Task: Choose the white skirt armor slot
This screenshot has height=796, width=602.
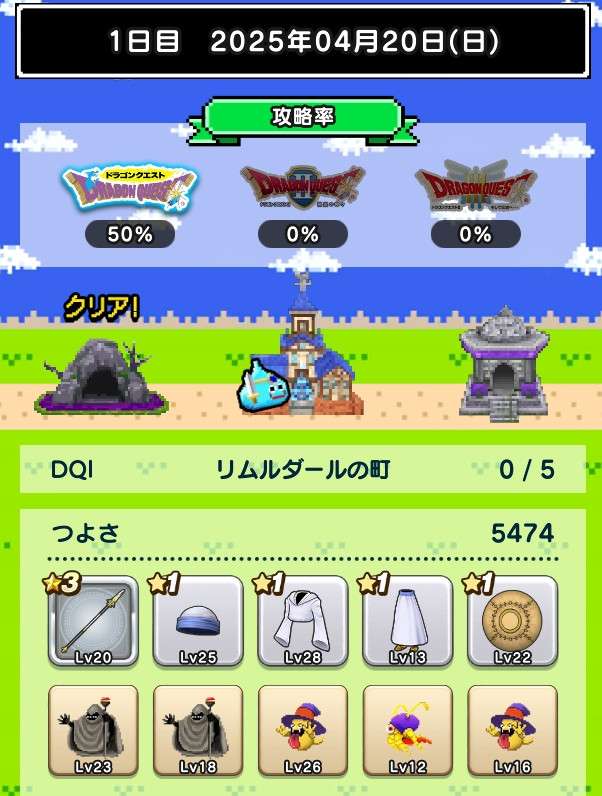Action: point(406,621)
